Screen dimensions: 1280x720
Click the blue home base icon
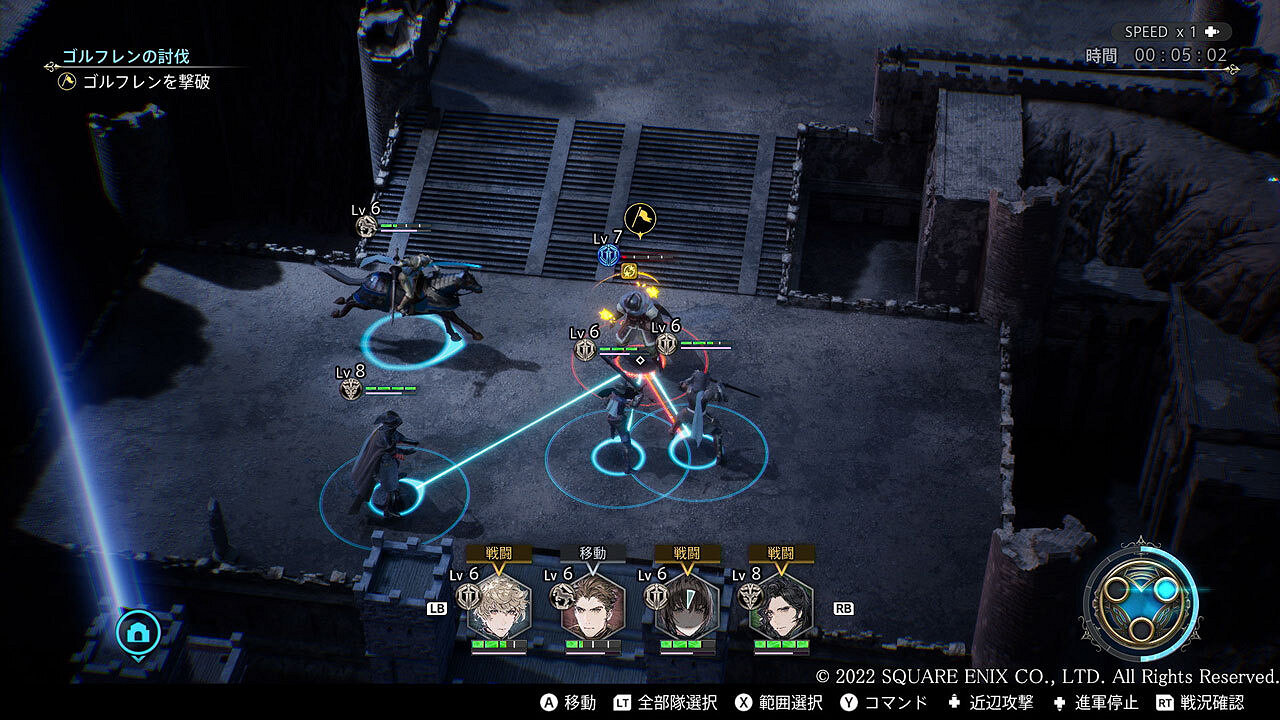[138, 631]
